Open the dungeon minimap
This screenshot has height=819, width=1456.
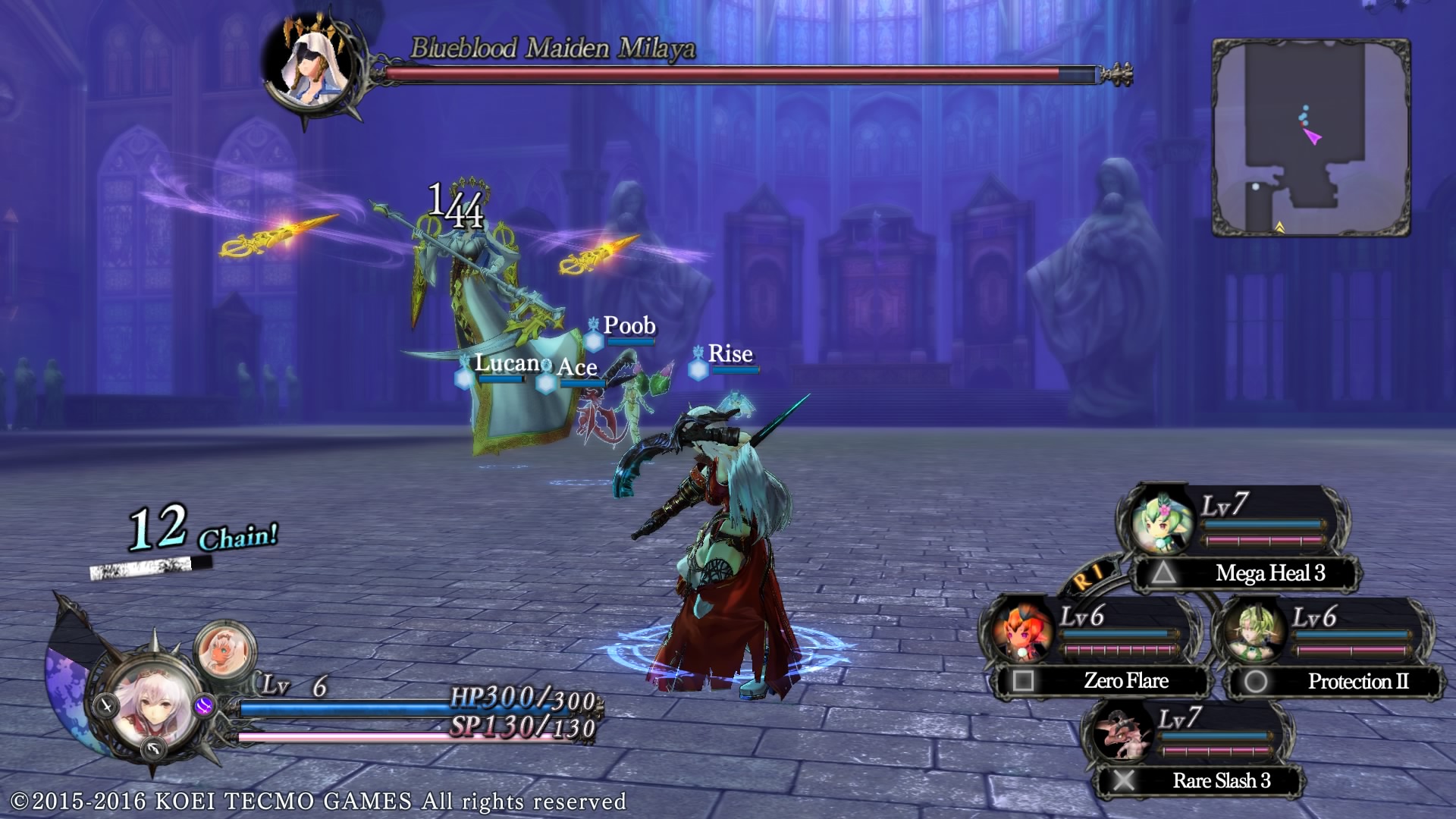(1310, 138)
